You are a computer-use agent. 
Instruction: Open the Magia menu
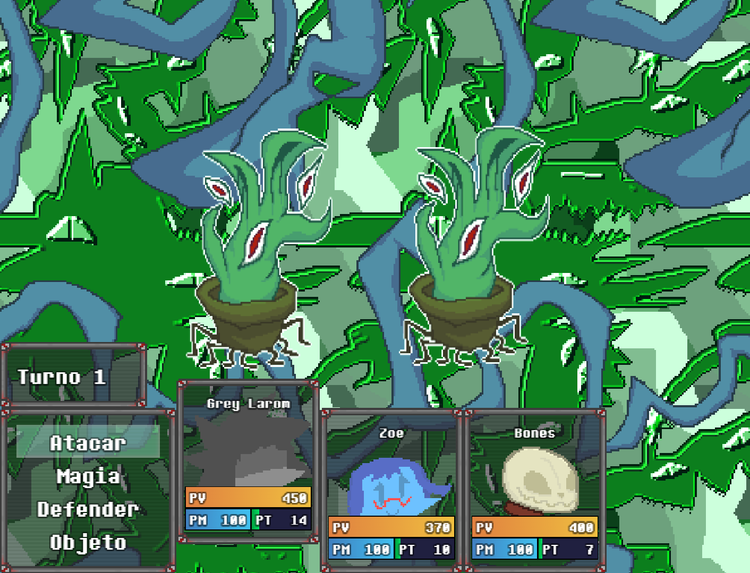[x=88, y=476]
